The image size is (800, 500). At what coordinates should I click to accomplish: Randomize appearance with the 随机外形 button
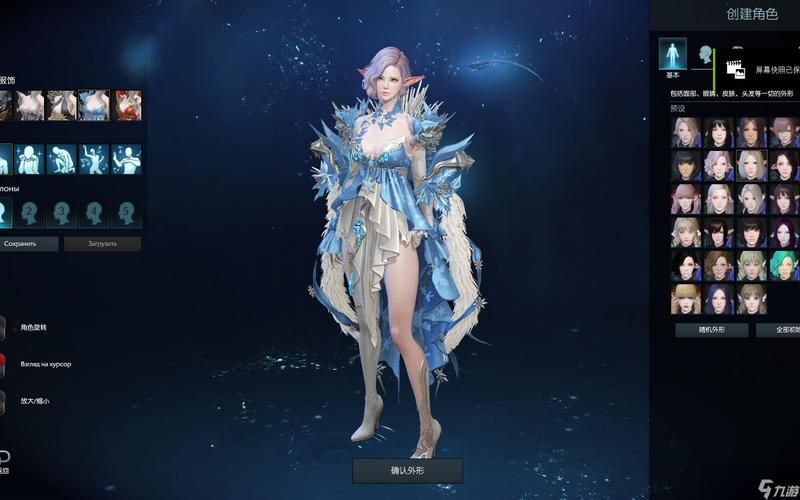point(711,330)
